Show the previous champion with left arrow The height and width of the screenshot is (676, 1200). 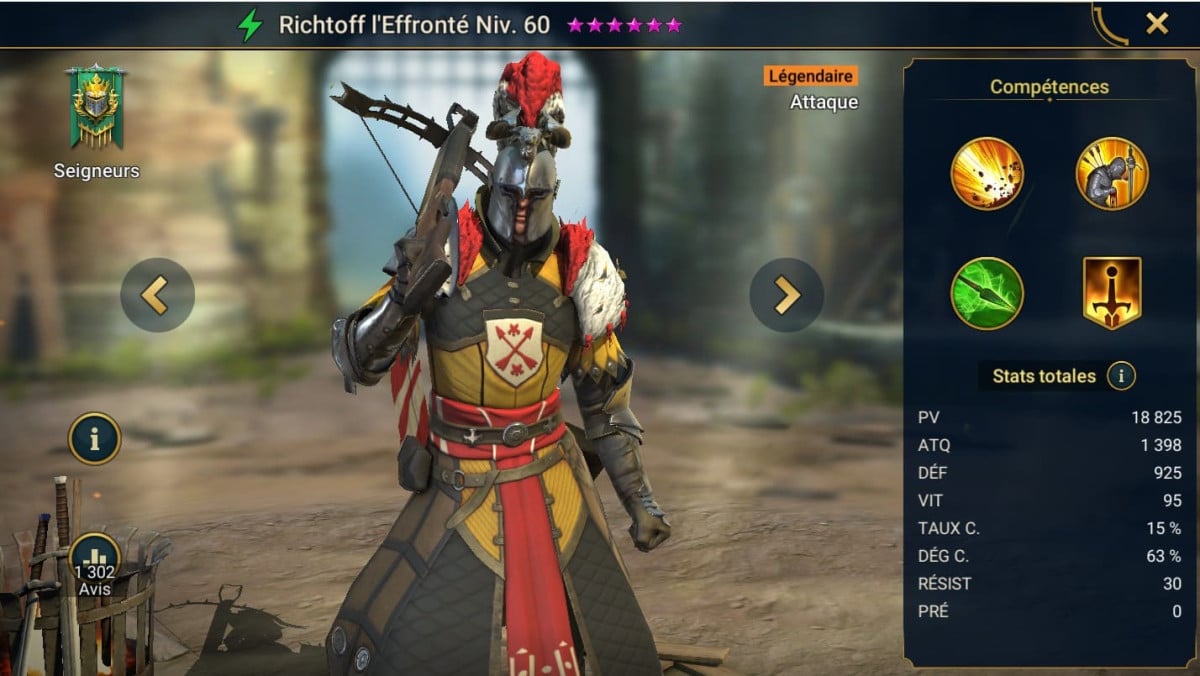157,295
